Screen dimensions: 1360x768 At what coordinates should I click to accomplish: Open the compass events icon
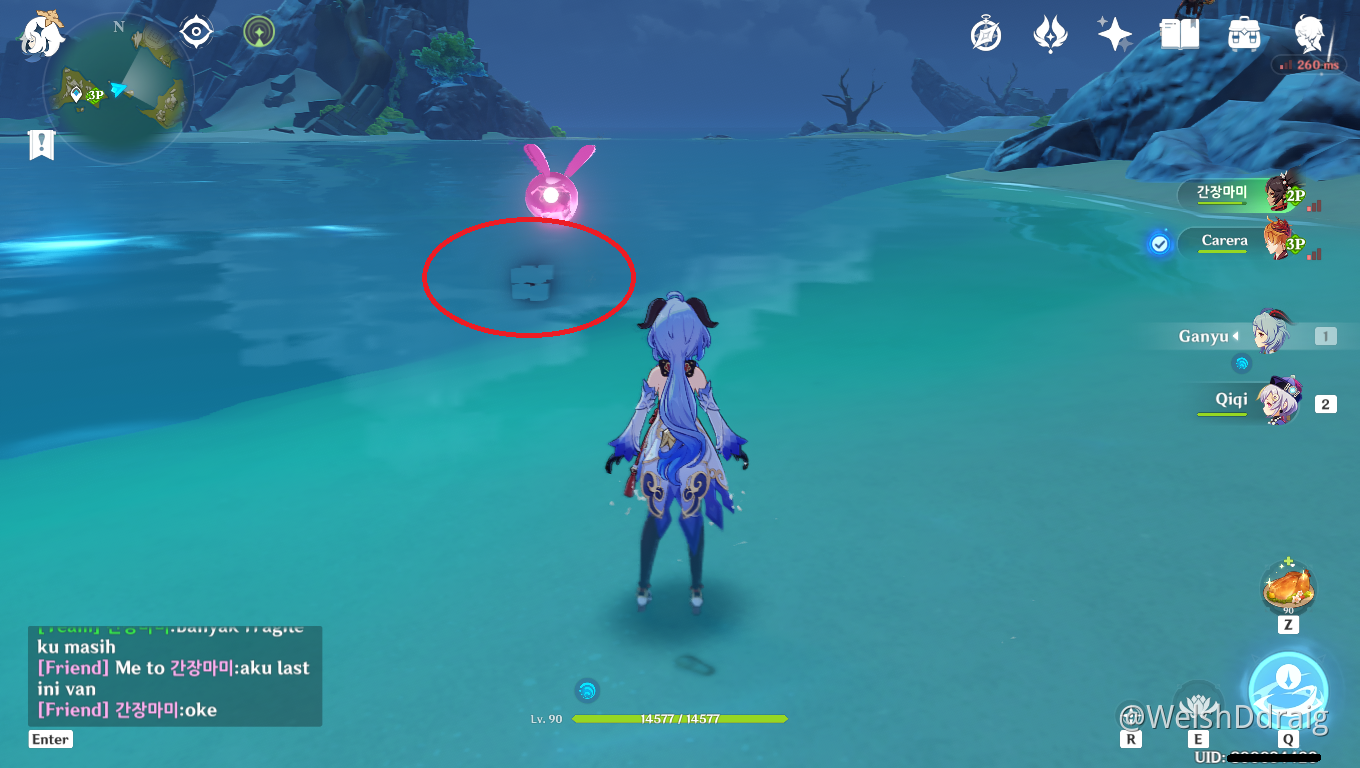pos(986,35)
